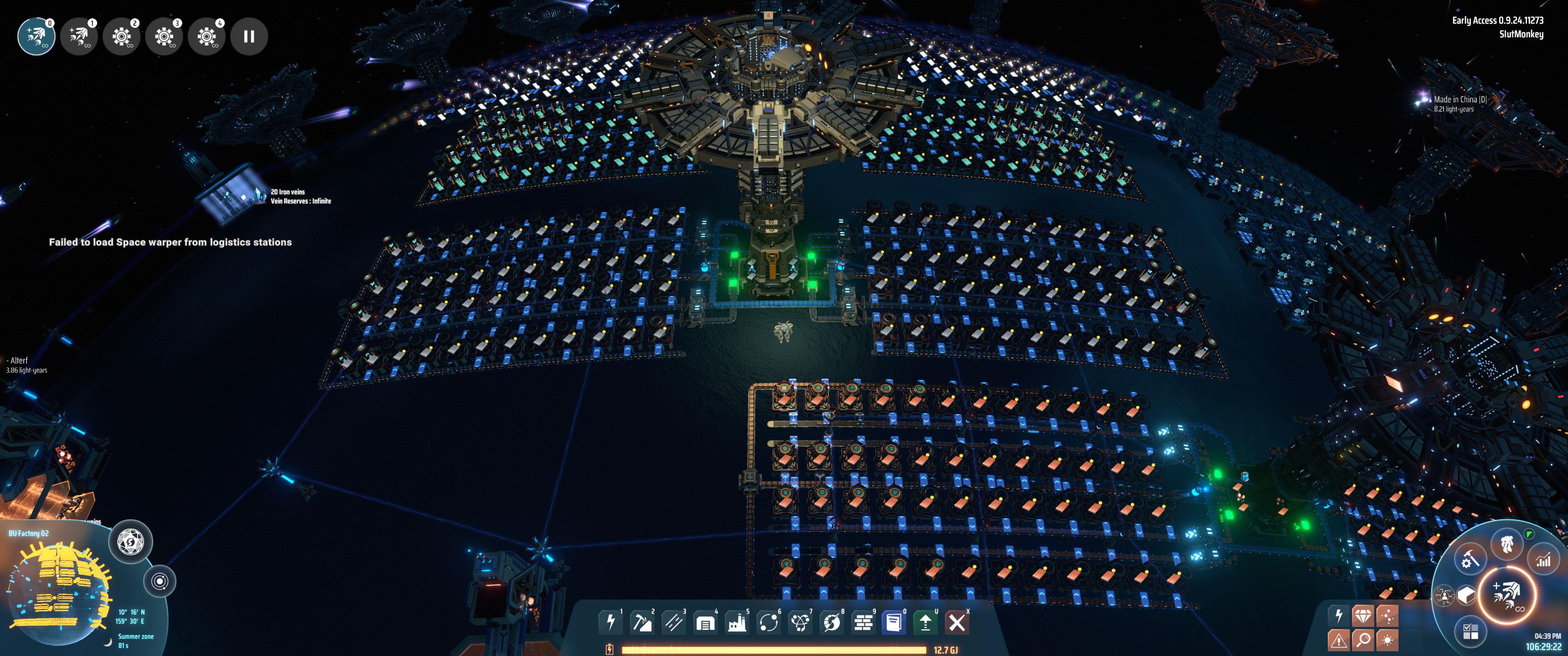The width and height of the screenshot is (1568, 656).
Task: Open the storage warehouse build category
Action: pyautogui.click(x=705, y=622)
